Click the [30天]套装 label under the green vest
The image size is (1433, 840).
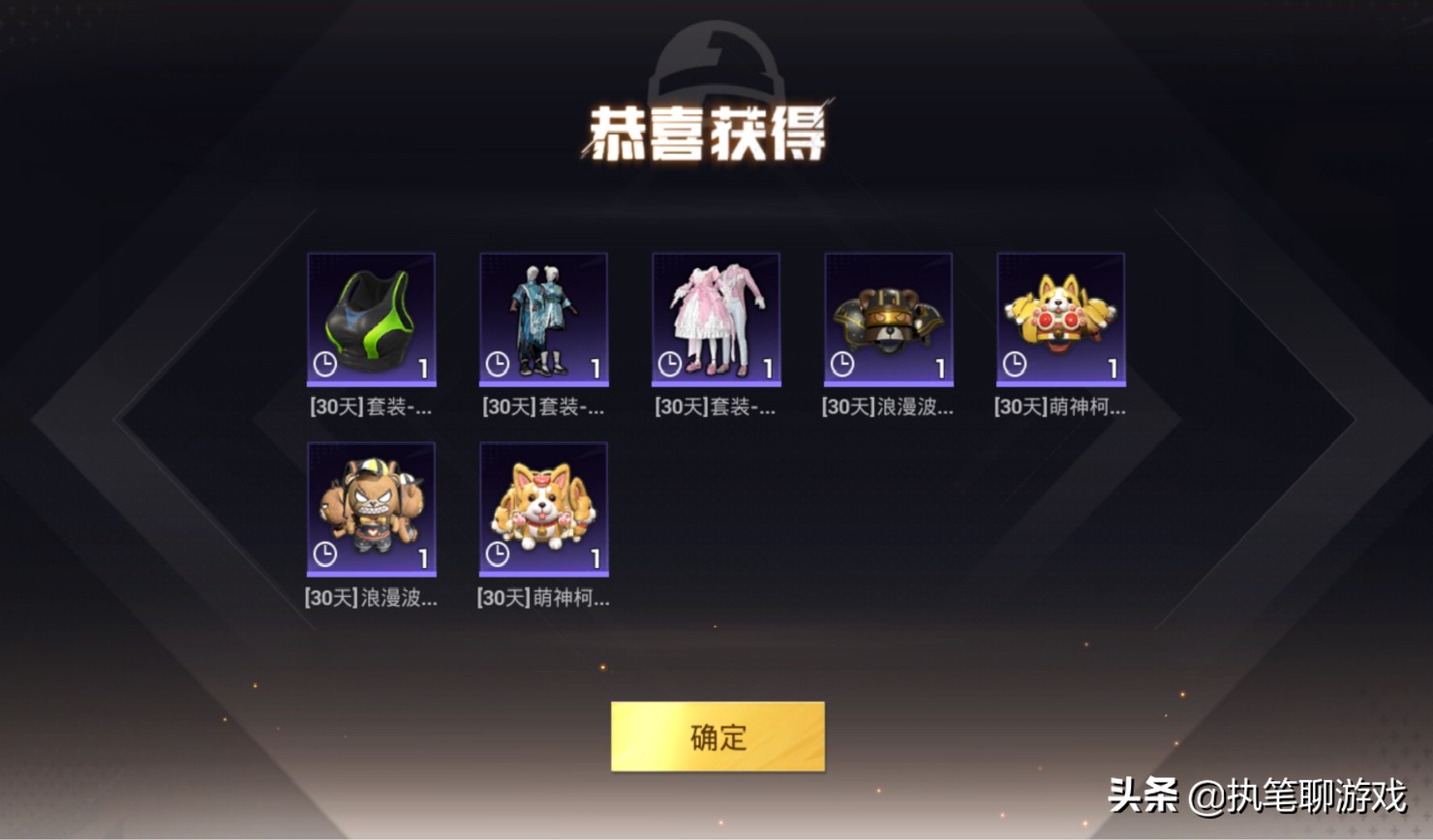(372, 407)
